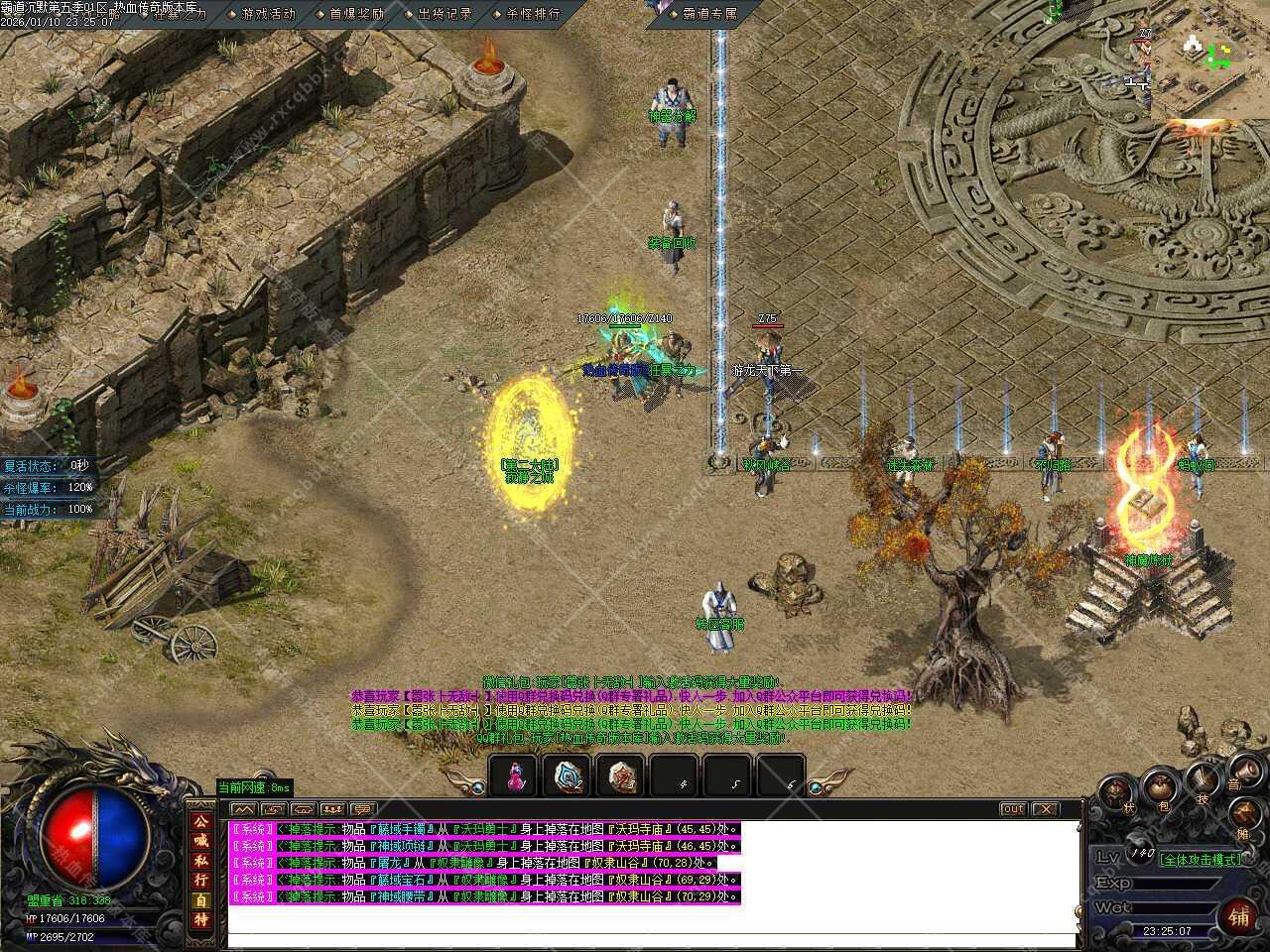Open the shop (铺) button

click(1239, 915)
